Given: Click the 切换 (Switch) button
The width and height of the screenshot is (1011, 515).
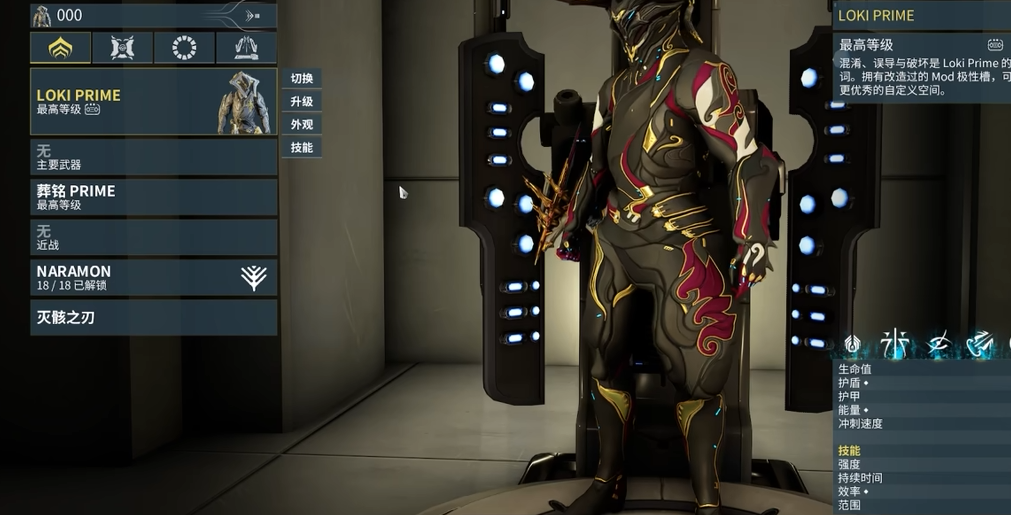Looking at the screenshot, I should [302, 79].
